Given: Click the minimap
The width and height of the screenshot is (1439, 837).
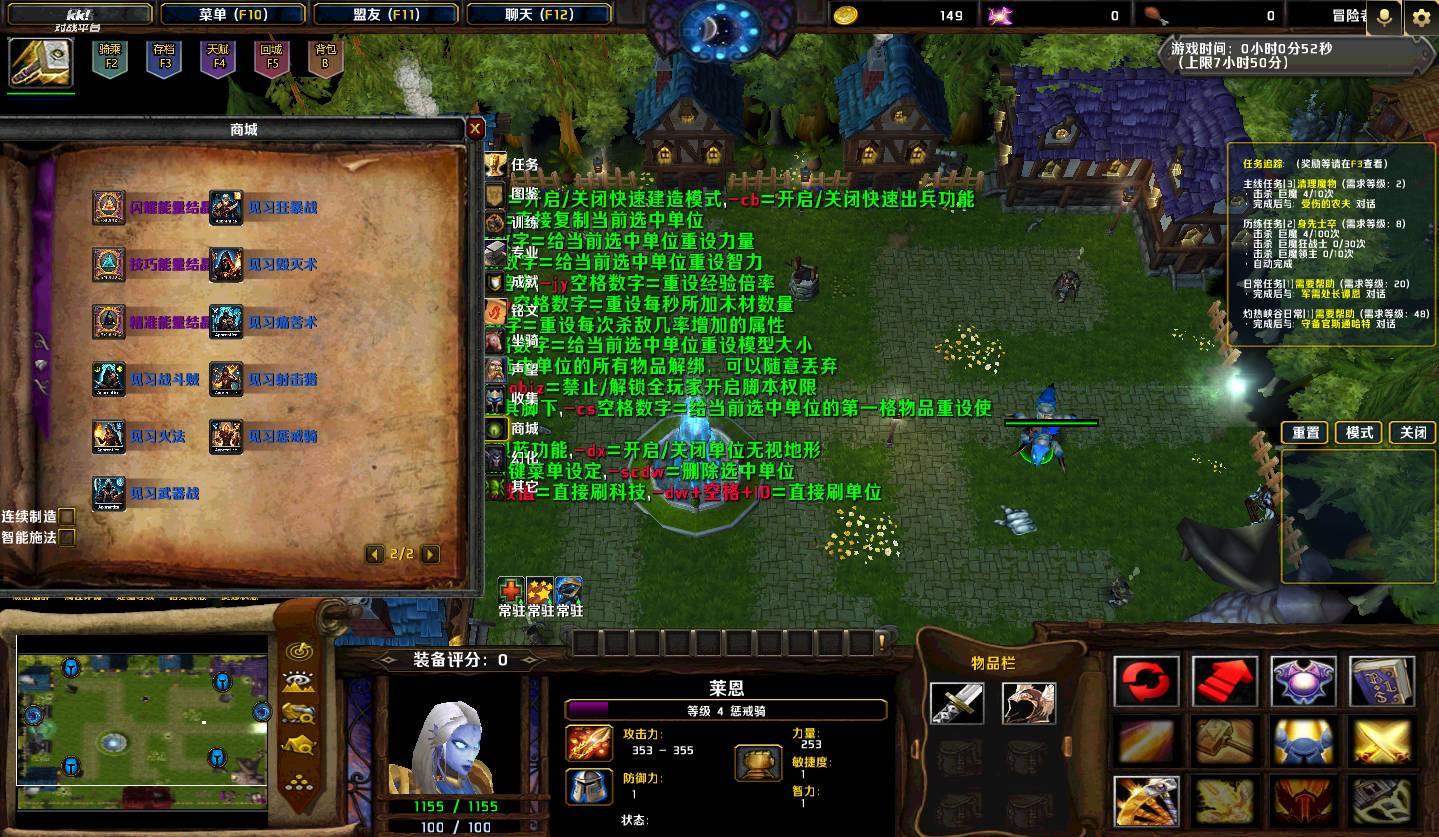Looking at the screenshot, I should (142, 708).
